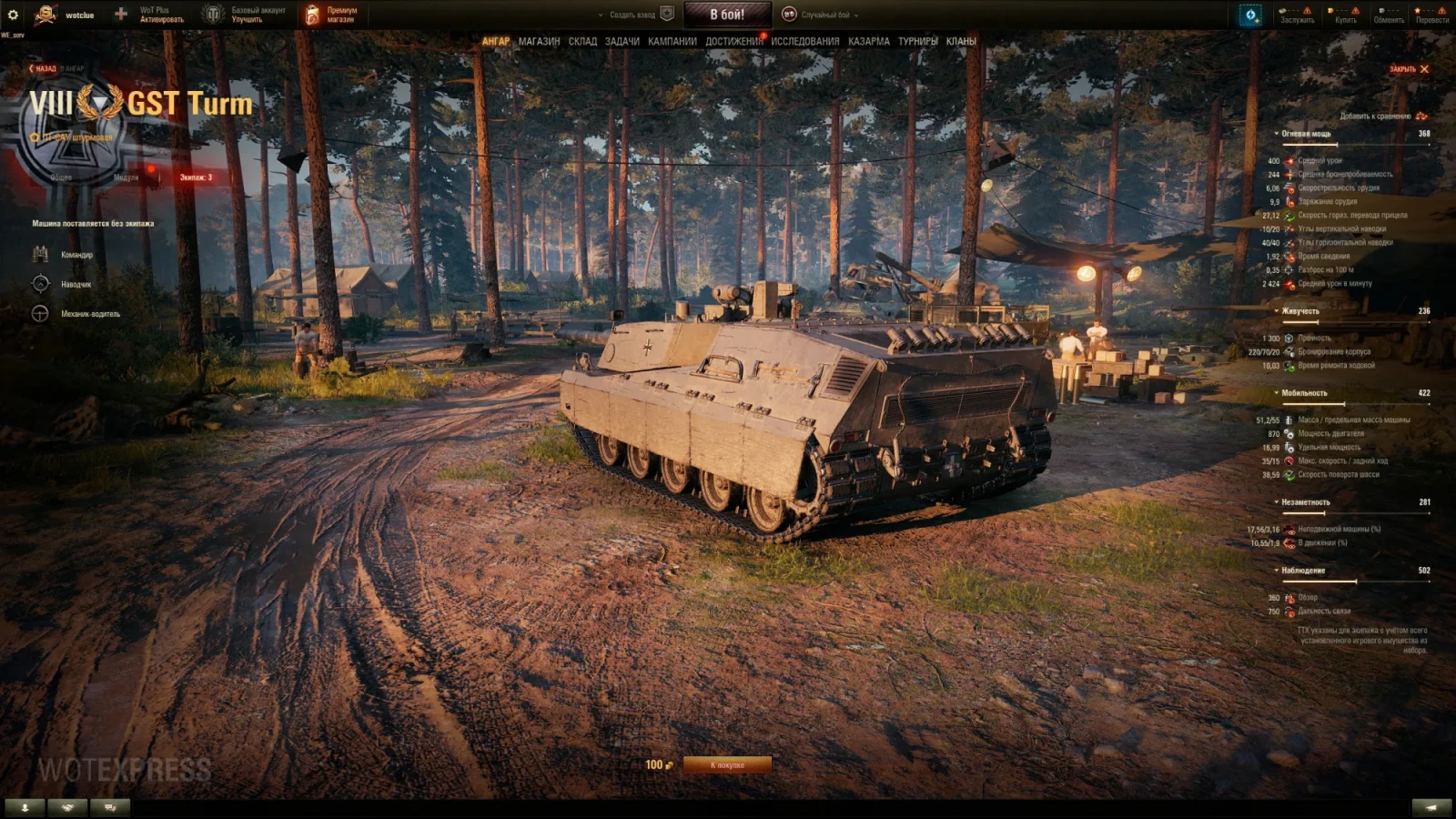Screen dimensions: 1456x819
Task: Select the ИССЛЕДОВАНИЯ tab
Action: 805,41
